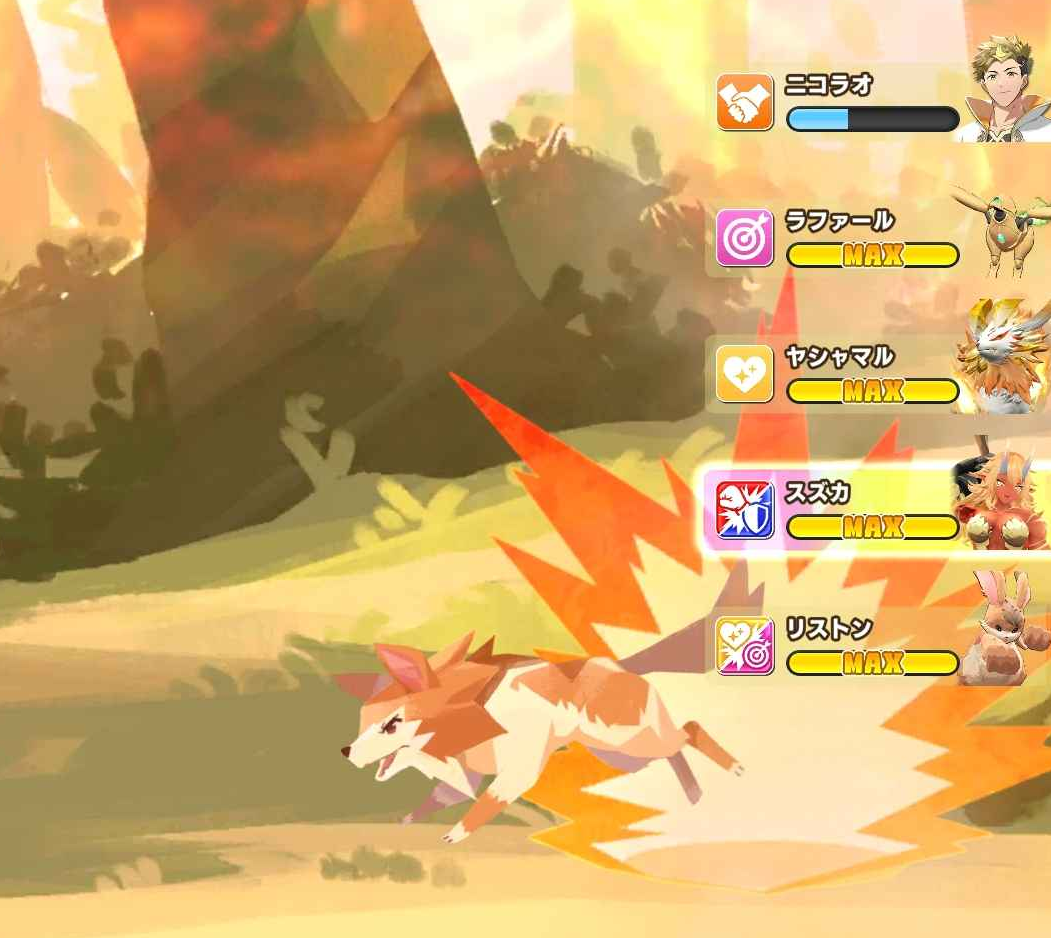Tap the handshake icon beside ニコラオ
The image size is (1051, 938).
pos(745,102)
